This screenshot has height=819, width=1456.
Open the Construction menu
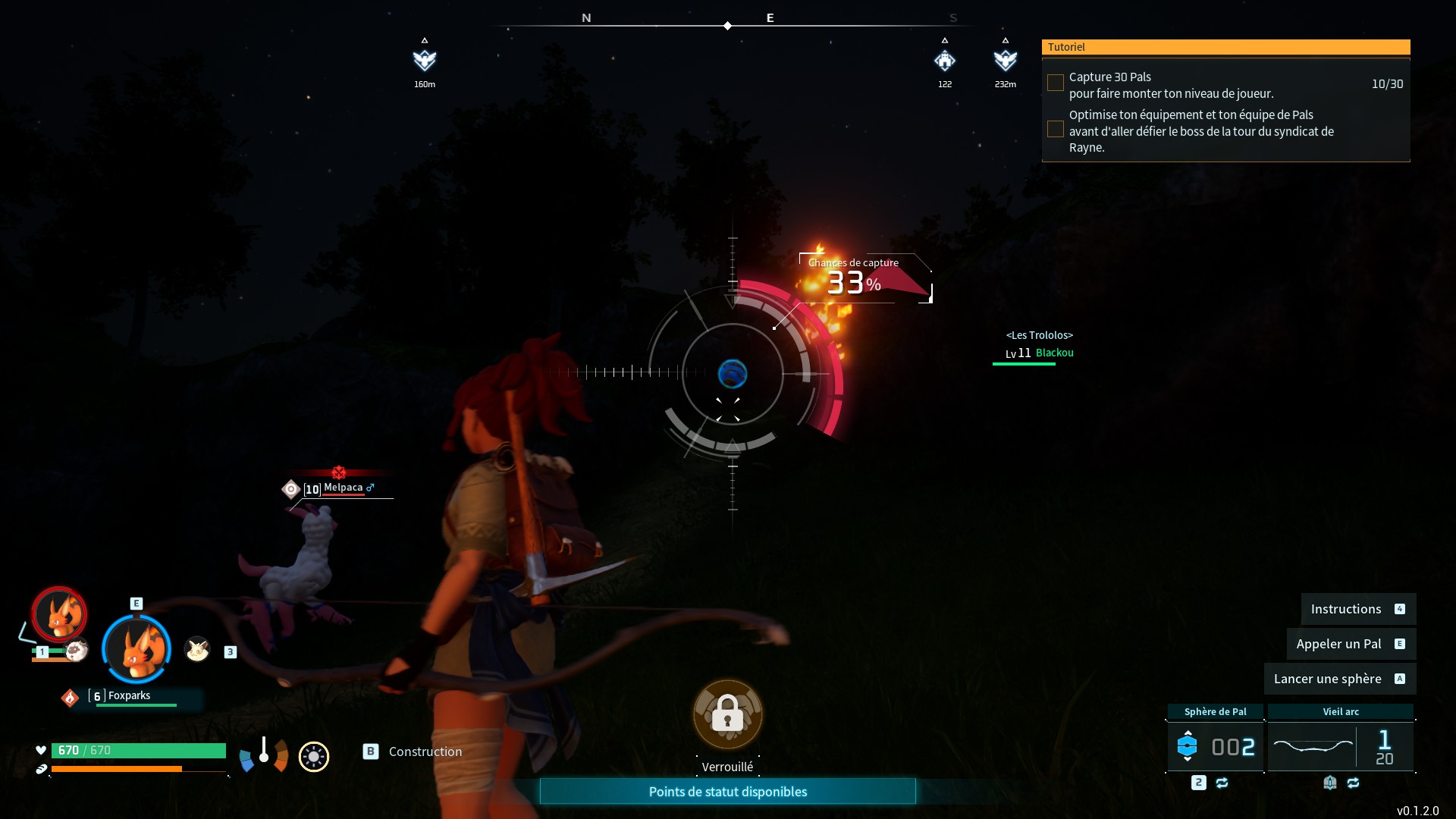pyautogui.click(x=425, y=752)
